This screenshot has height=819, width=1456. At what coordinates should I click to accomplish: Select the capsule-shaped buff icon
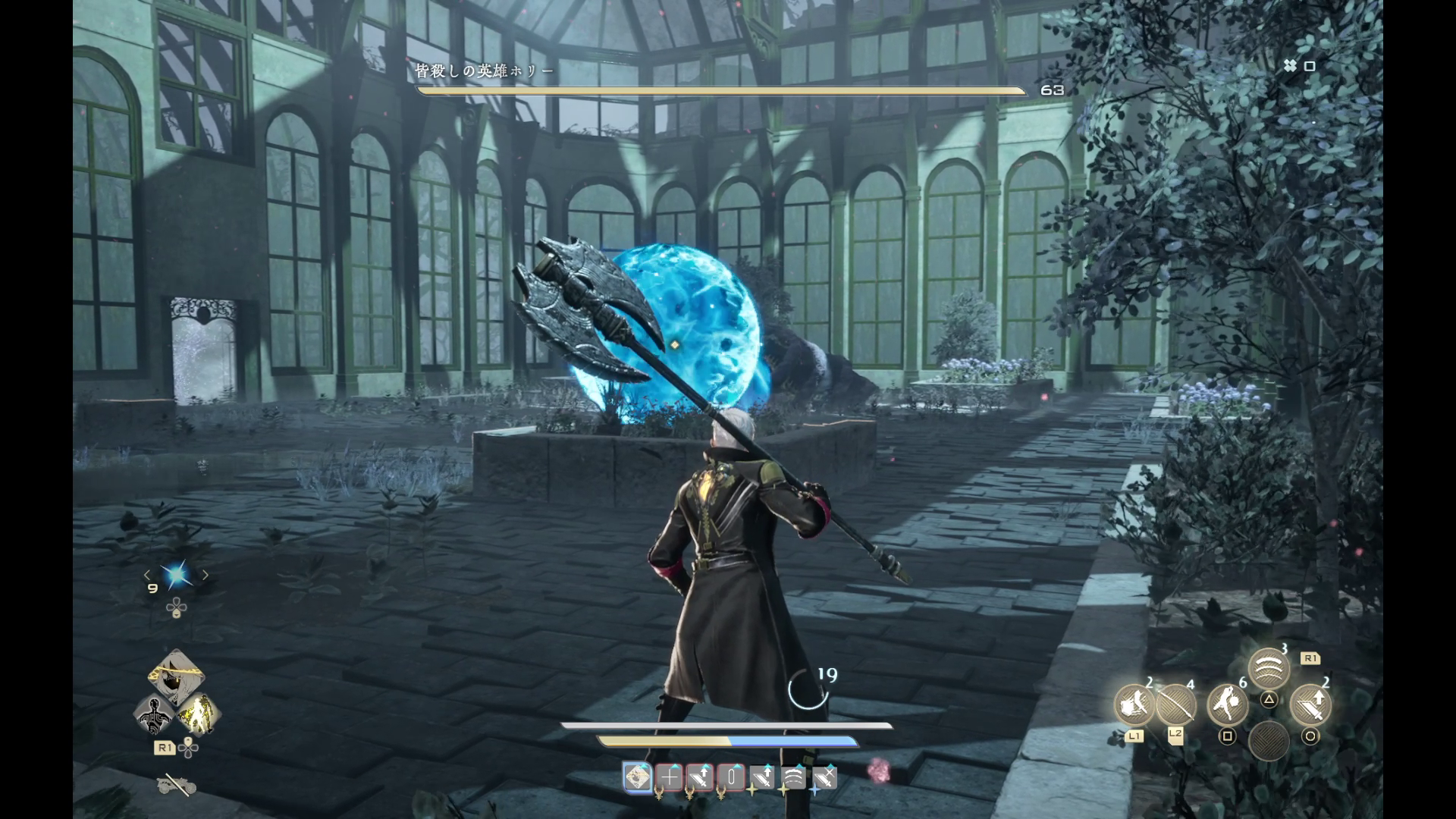pos(731,777)
